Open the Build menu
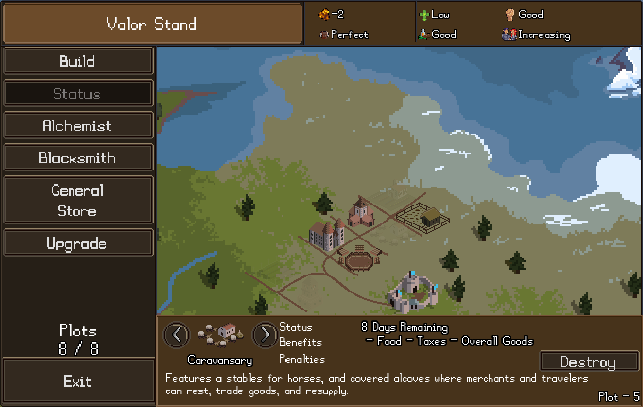 point(77,61)
